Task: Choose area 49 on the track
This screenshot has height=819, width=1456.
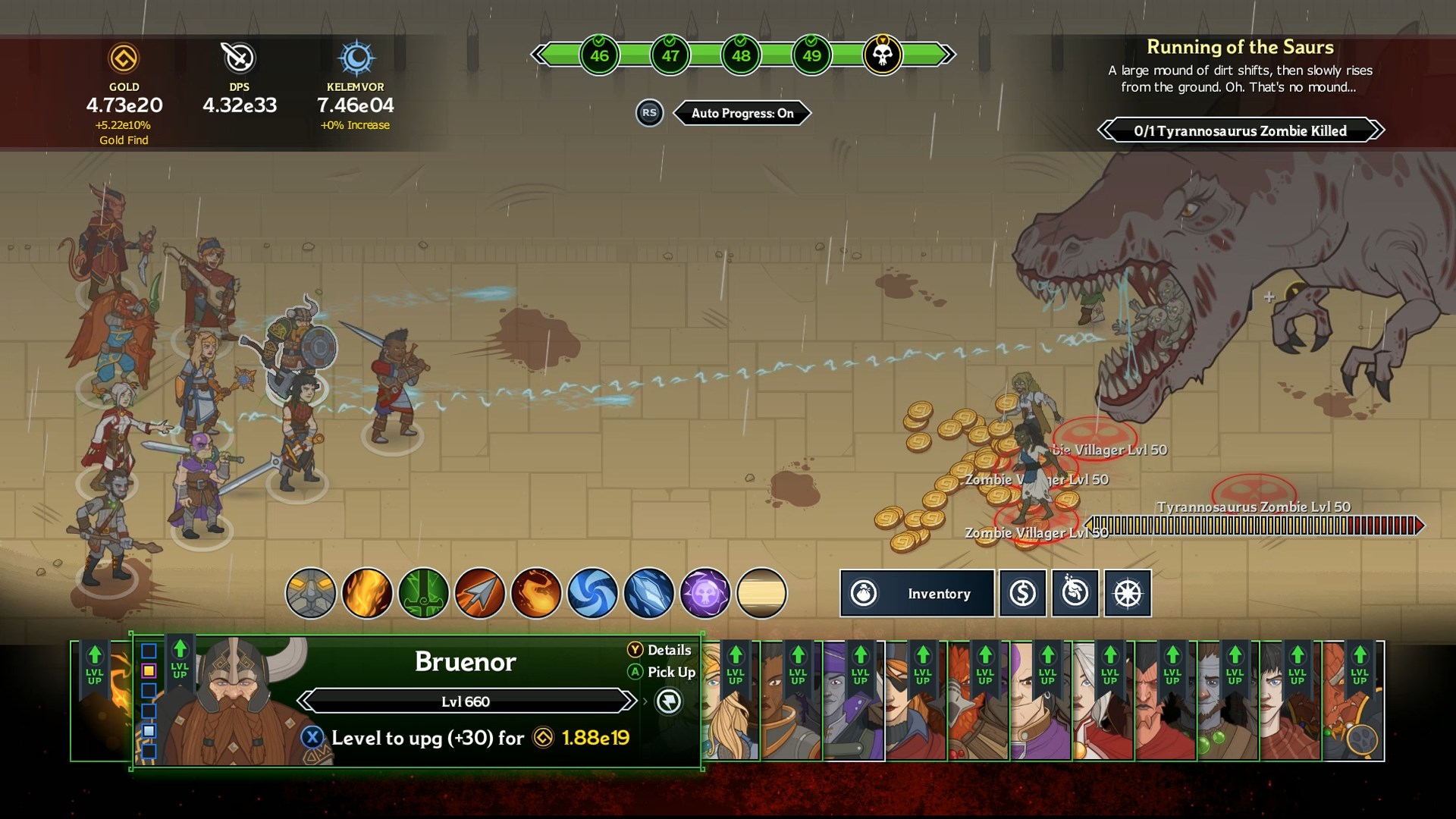Action: pyautogui.click(x=811, y=55)
